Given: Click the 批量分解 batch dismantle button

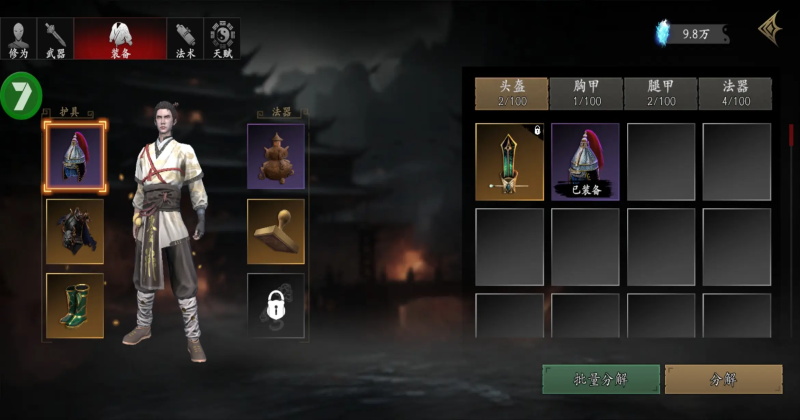Looking at the screenshot, I should tap(601, 379).
